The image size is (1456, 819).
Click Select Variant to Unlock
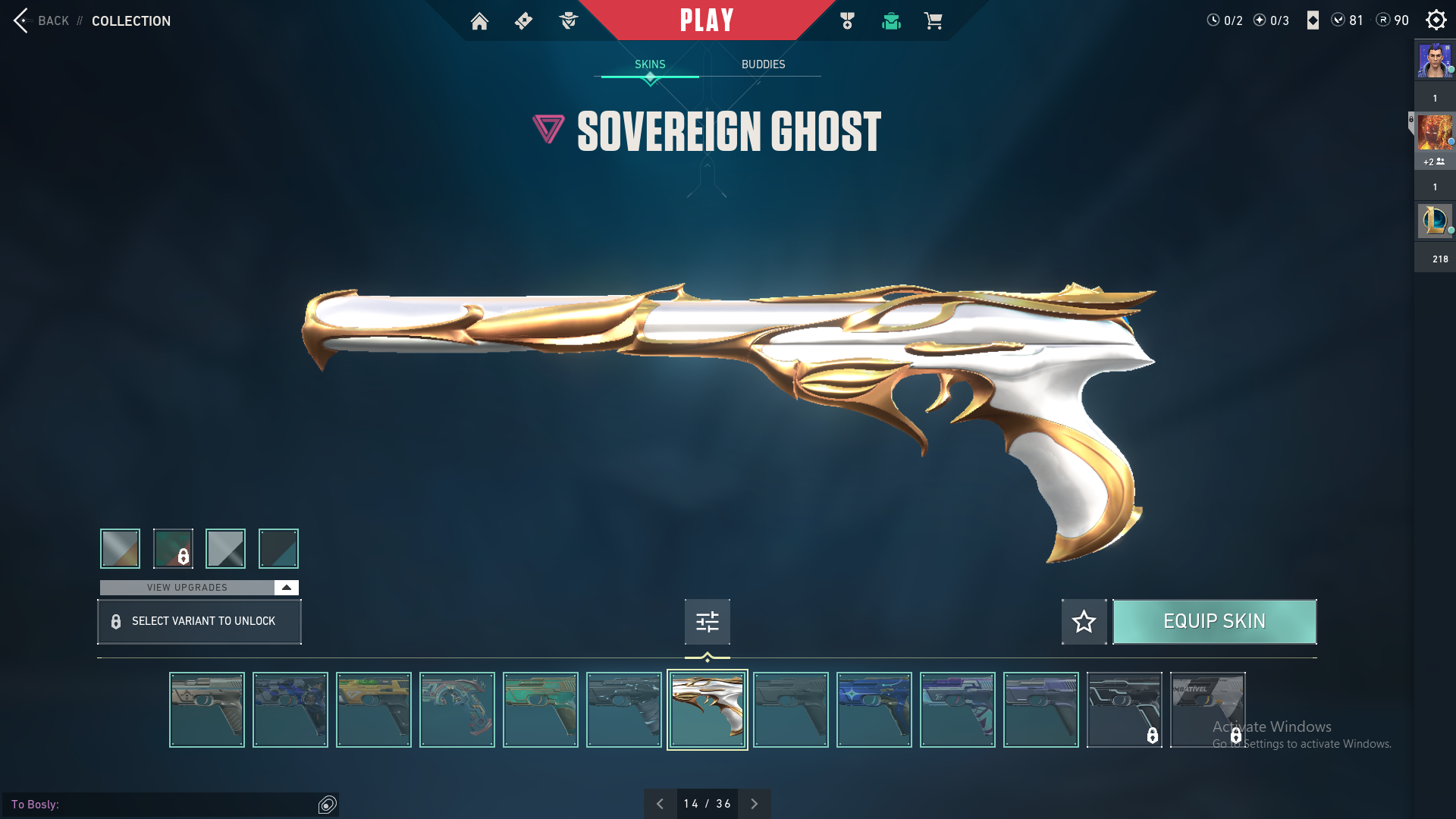199,622
